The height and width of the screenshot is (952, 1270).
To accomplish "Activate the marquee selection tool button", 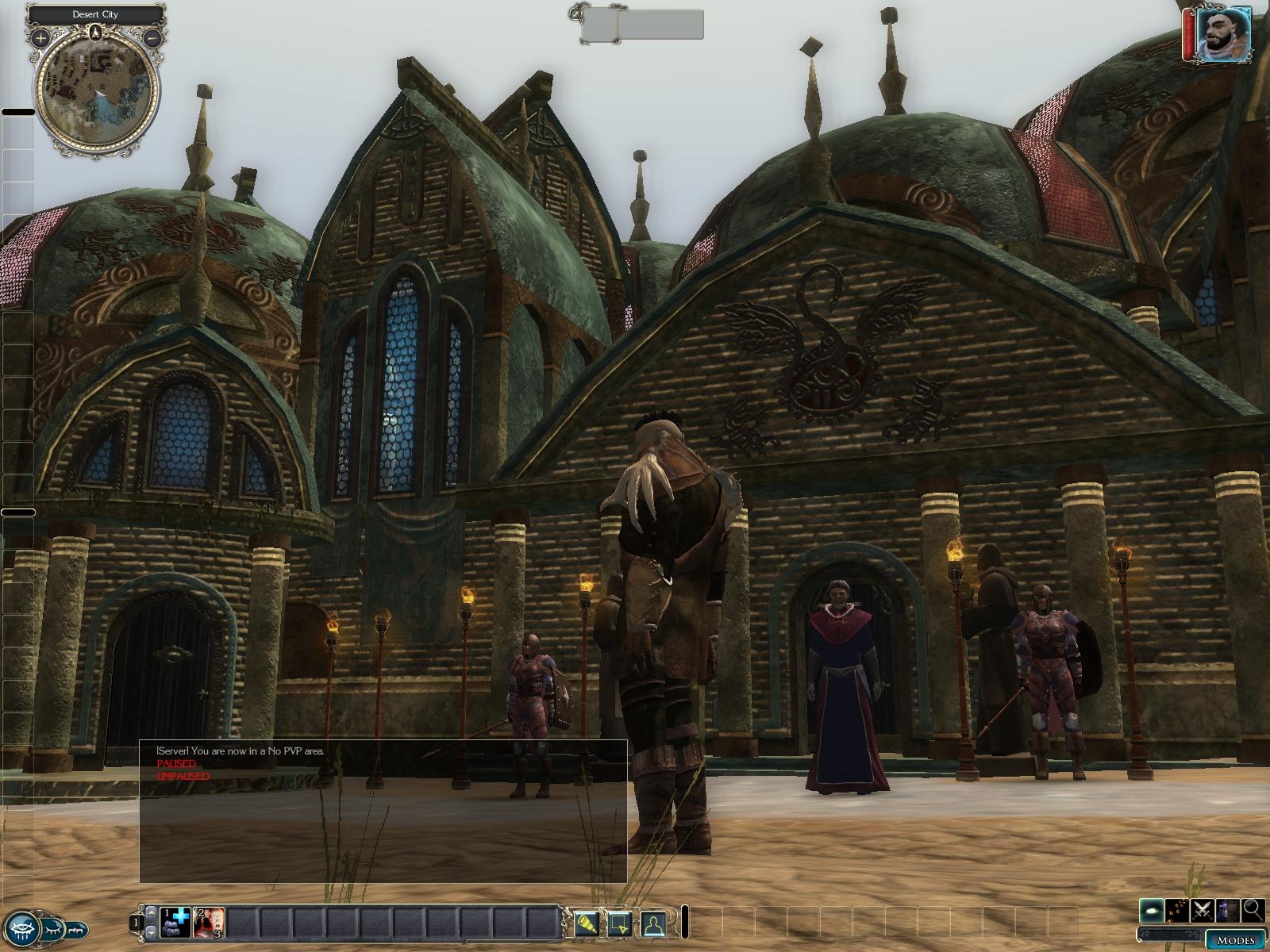I will pyautogui.click(x=620, y=923).
